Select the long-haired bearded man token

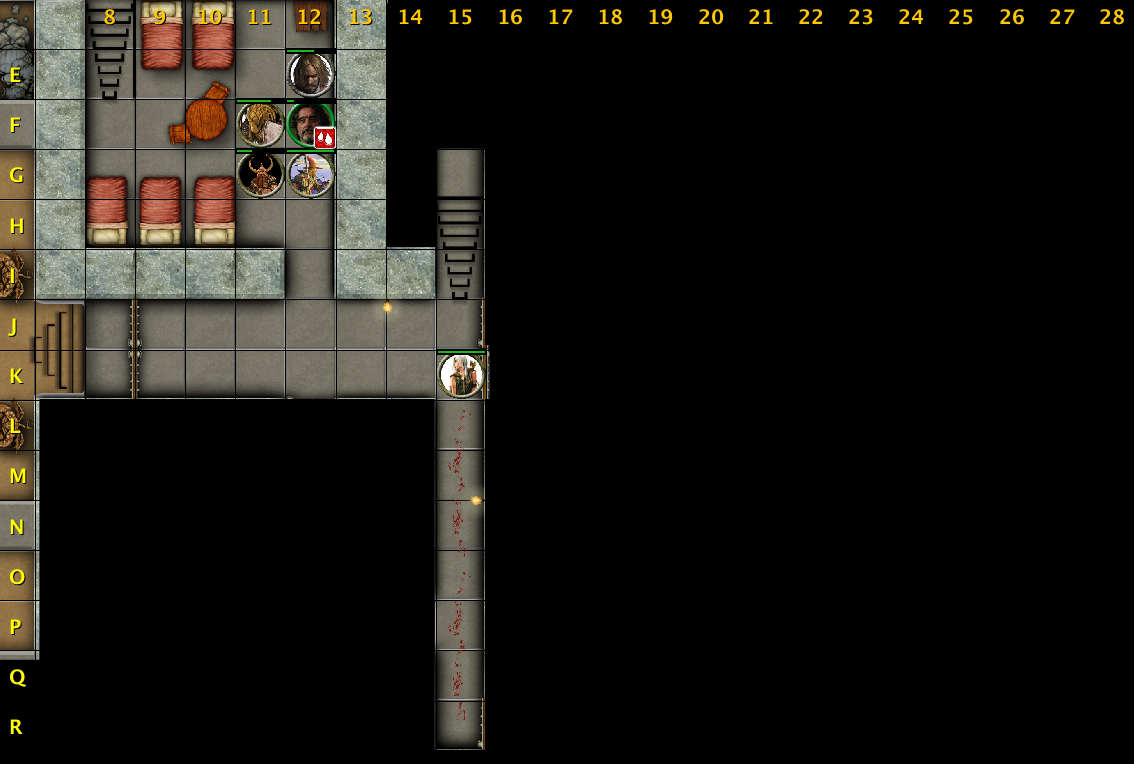coord(310,75)
